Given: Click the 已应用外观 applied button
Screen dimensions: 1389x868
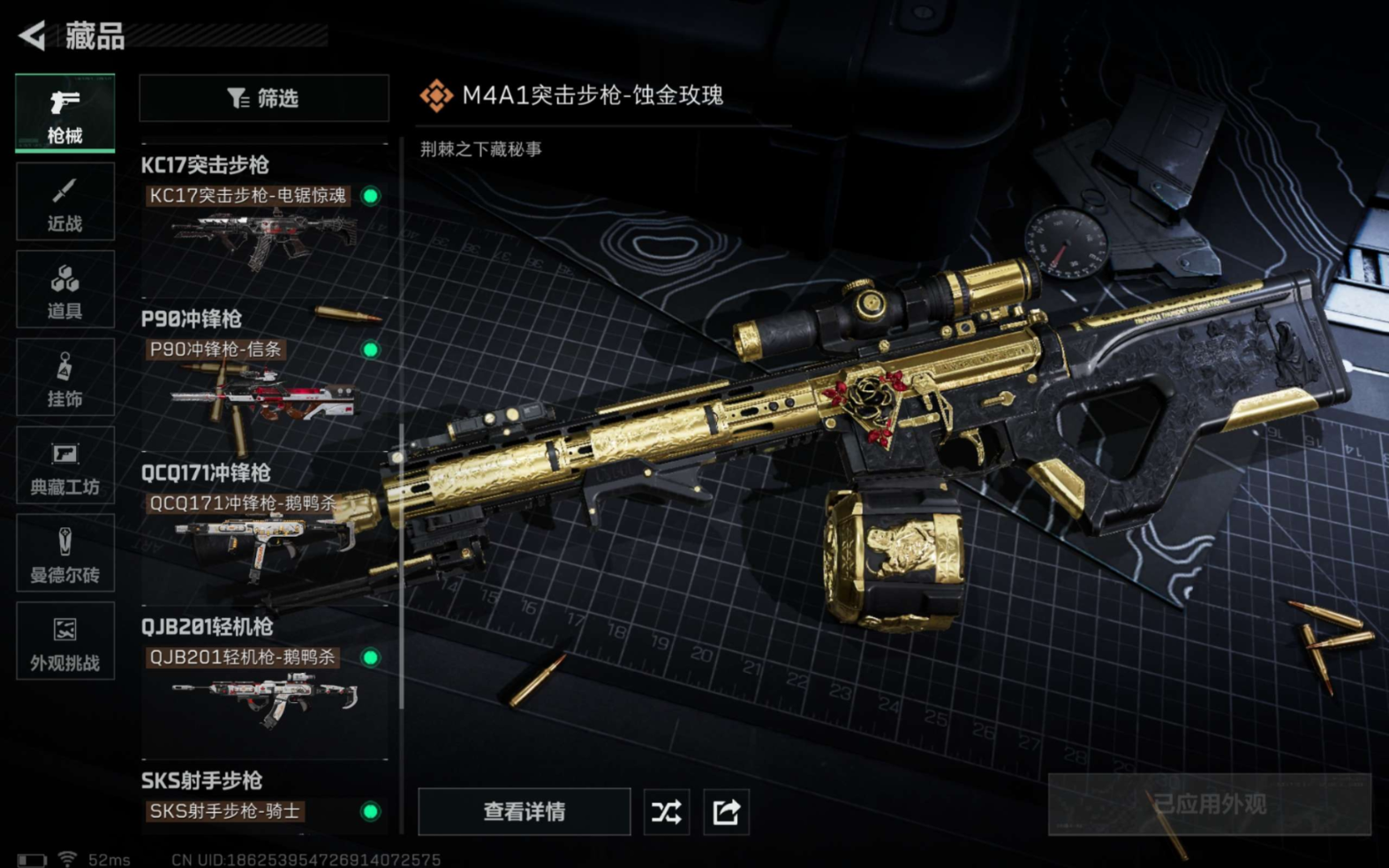Looking at the screenshot, I should pyautogui.click(x=1209, y=804).
